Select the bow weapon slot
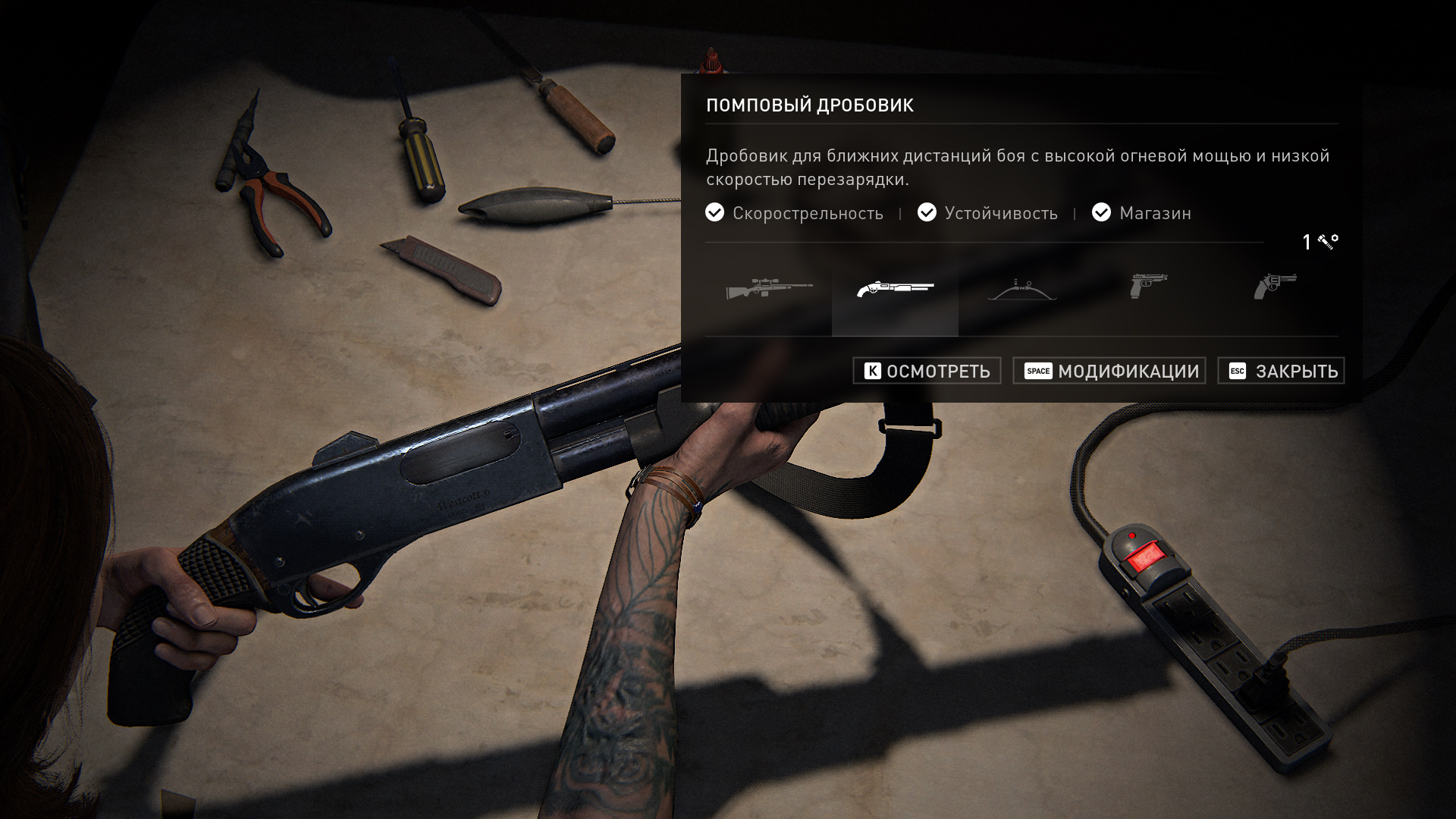This screenshot has width=1456, height=819. pos(1021,289)
